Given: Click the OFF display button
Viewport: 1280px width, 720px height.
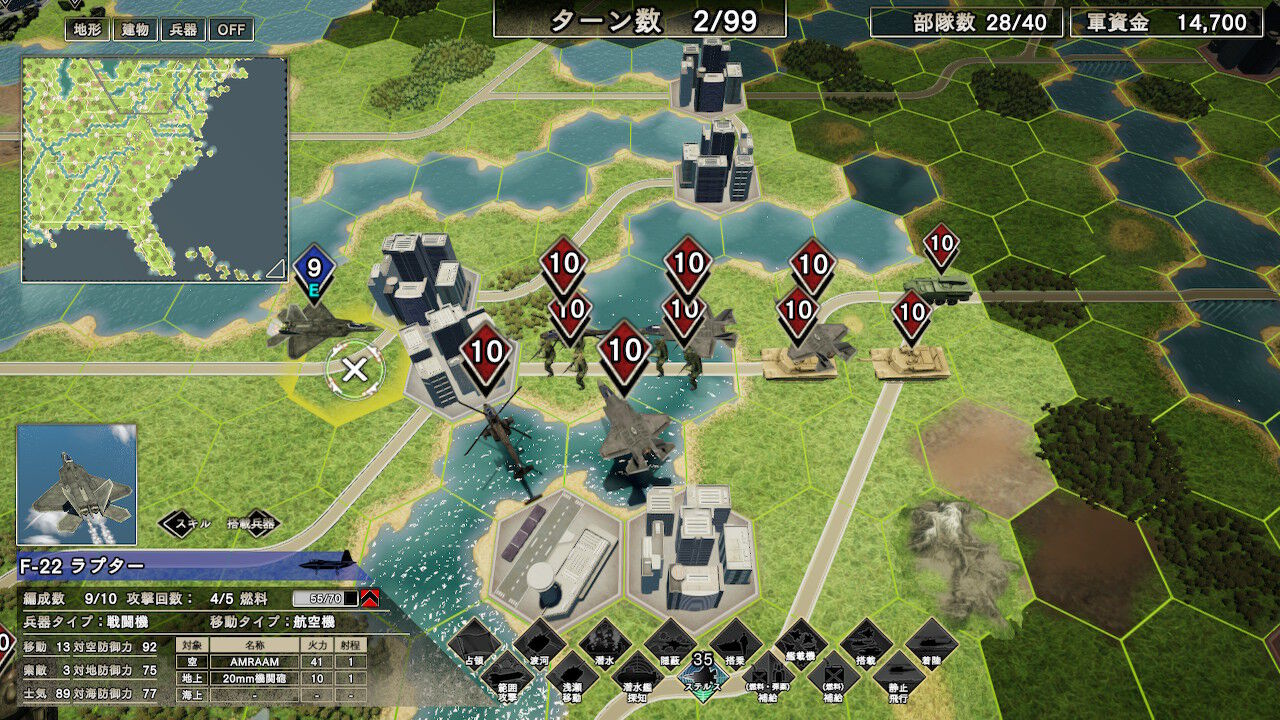Looking at the screenshot, I should pos(232,30).
